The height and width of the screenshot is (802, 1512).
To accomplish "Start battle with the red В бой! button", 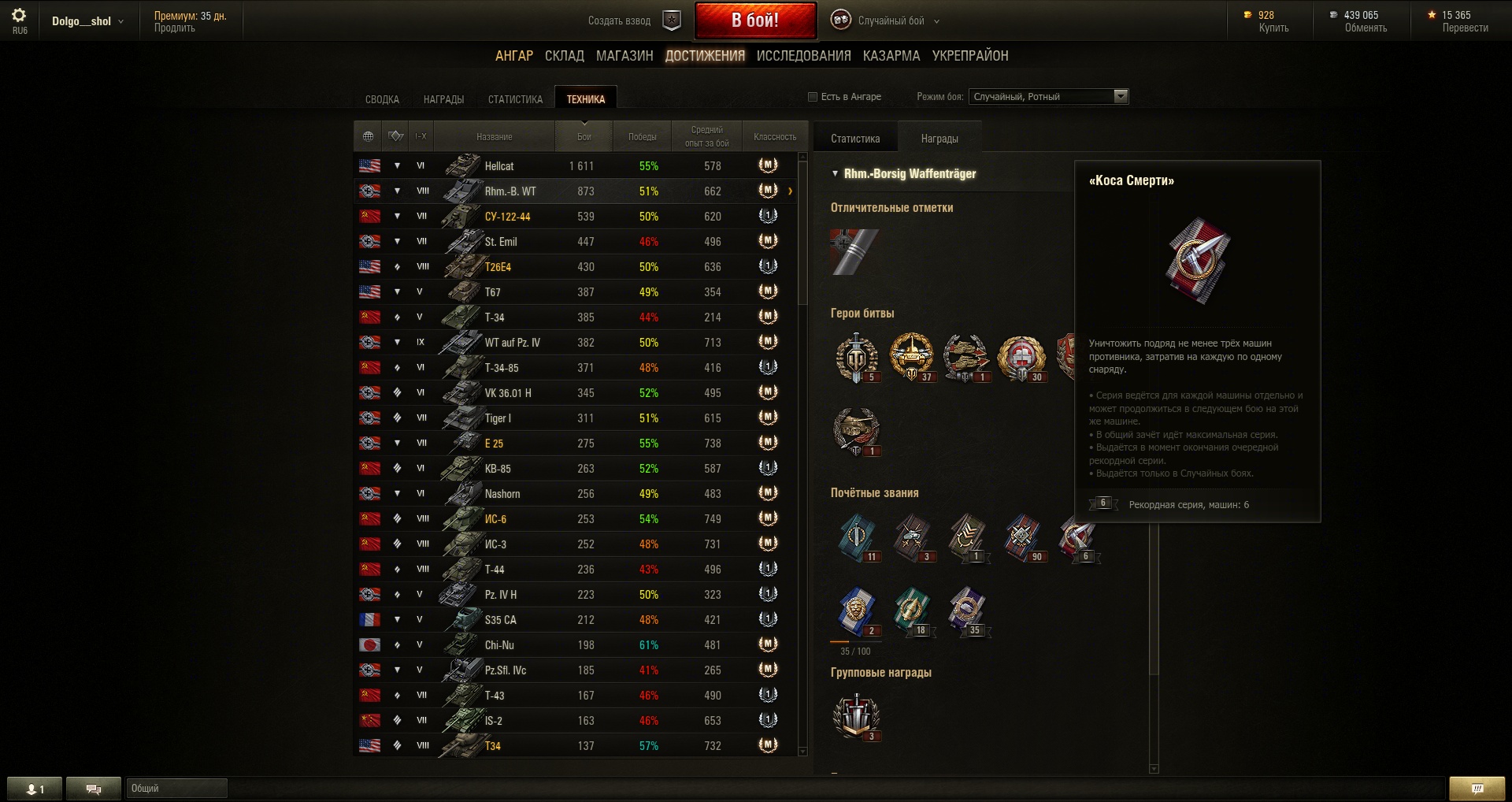I will (x=755, y=20).
